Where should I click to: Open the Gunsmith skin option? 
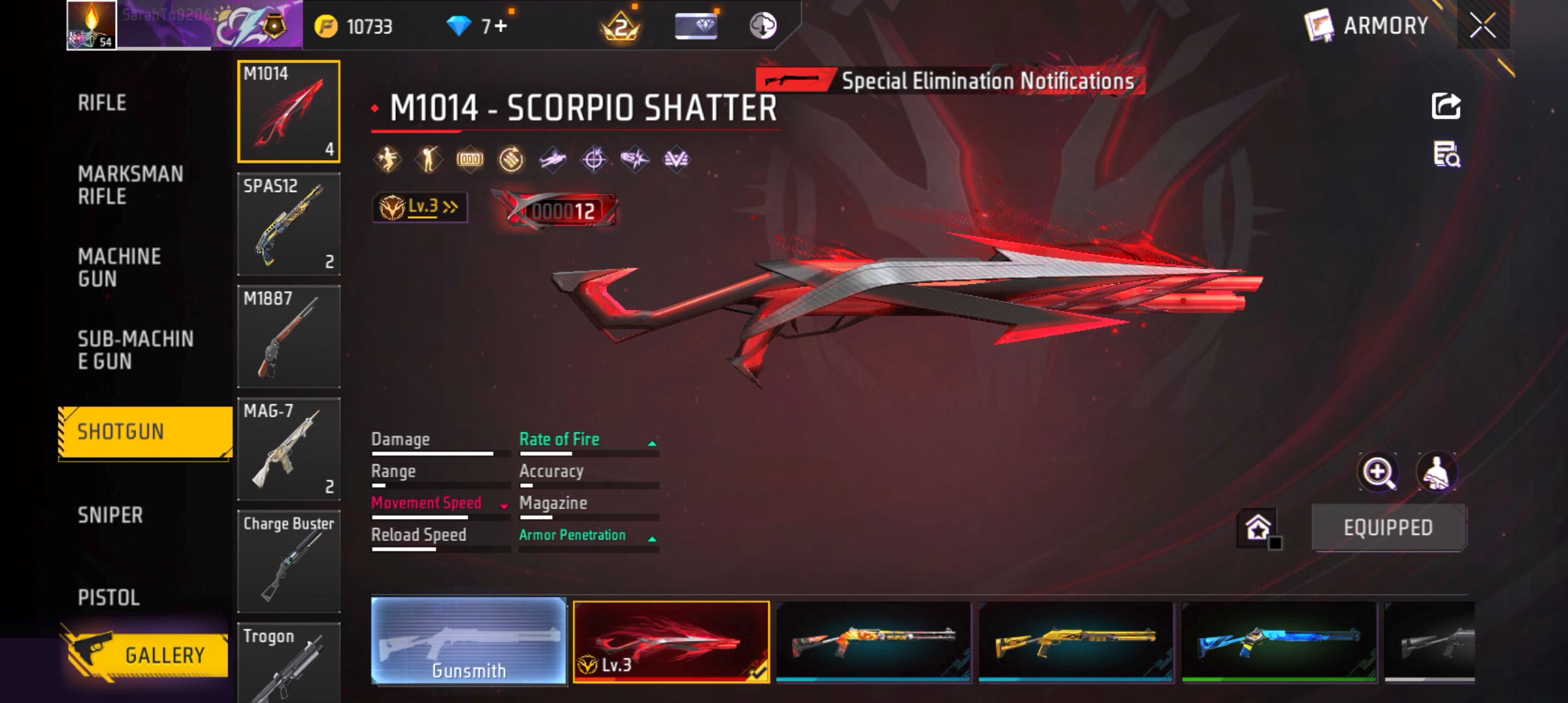pos(468,641)
